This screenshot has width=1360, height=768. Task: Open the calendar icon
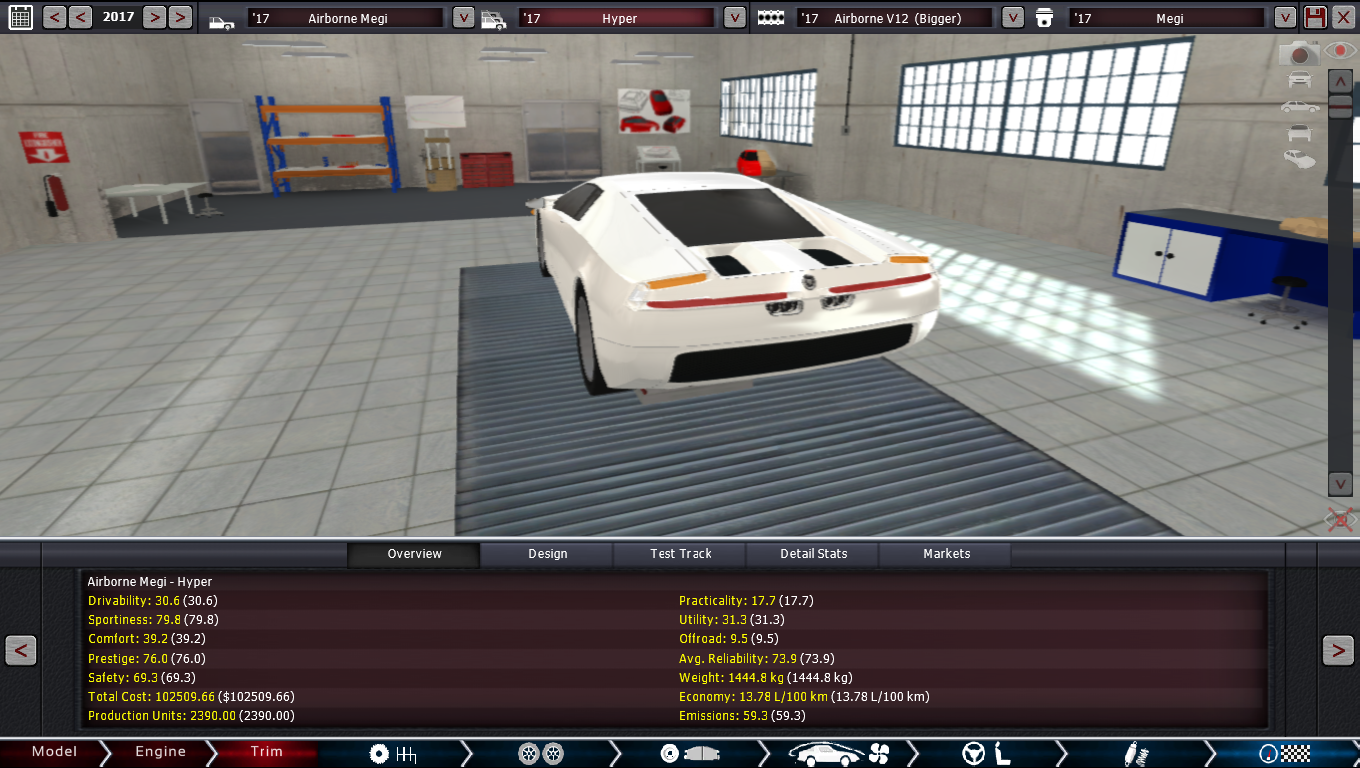coord(20,17)
